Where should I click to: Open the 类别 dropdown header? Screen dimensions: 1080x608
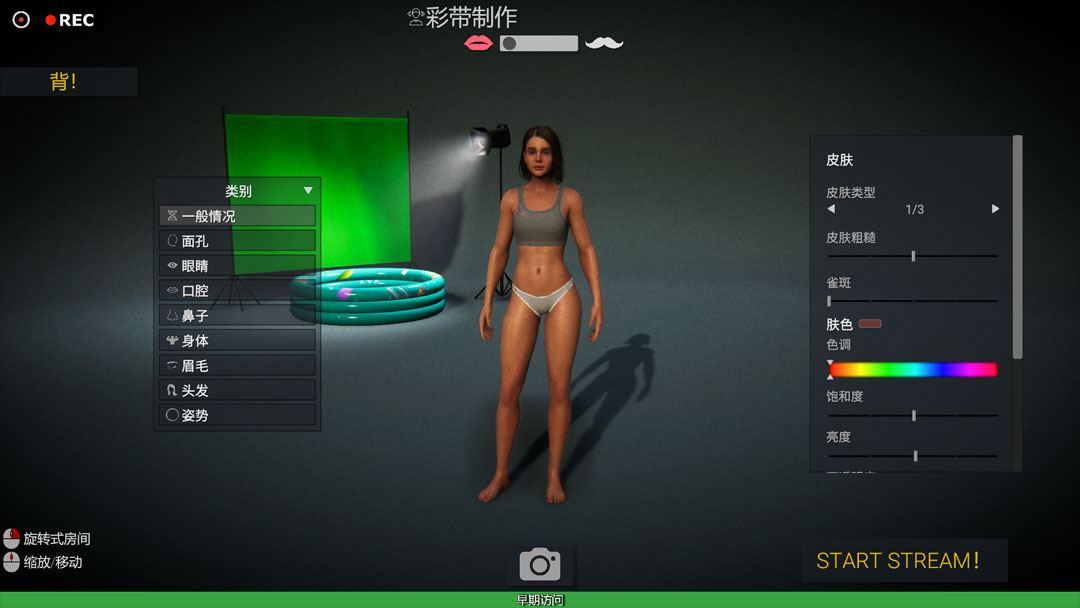pos(238,191)
